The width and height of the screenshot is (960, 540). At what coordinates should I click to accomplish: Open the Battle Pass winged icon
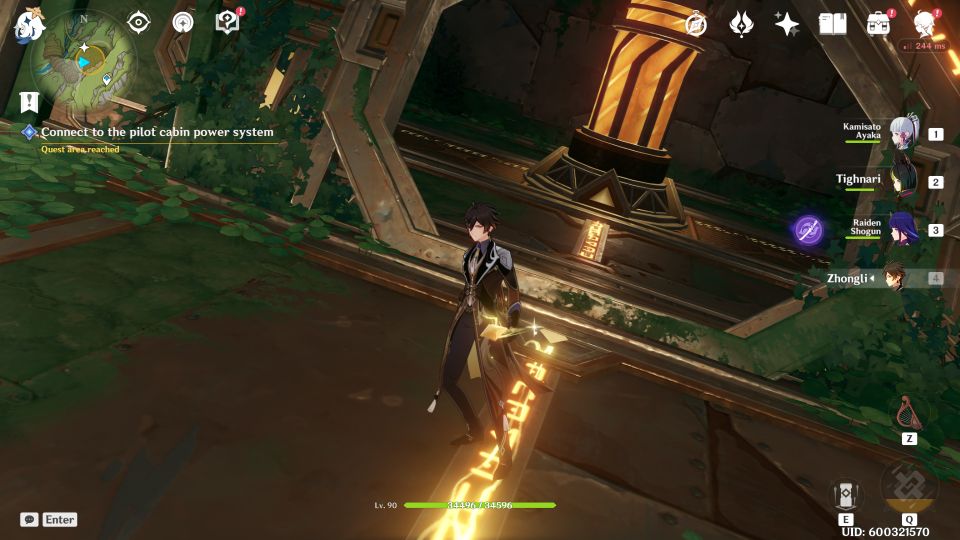[741, 24]
